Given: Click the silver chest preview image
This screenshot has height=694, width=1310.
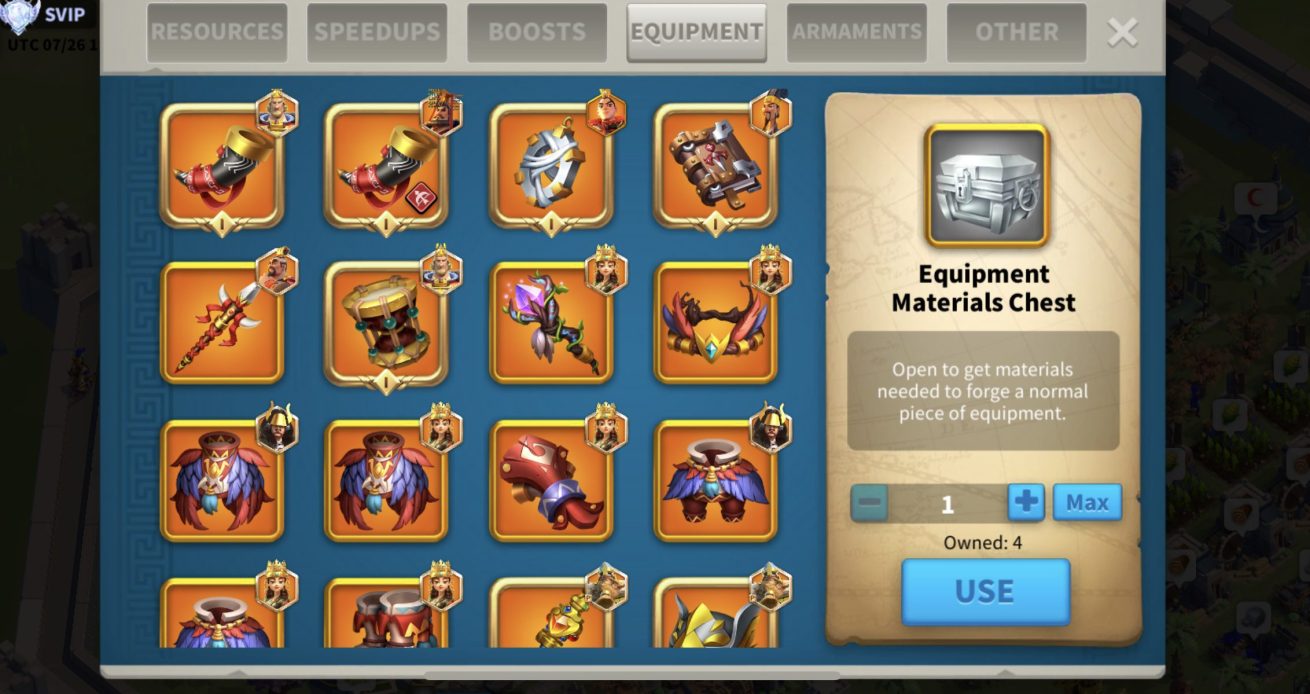Looking at the screenshot, I should click(x=986, y=185).
